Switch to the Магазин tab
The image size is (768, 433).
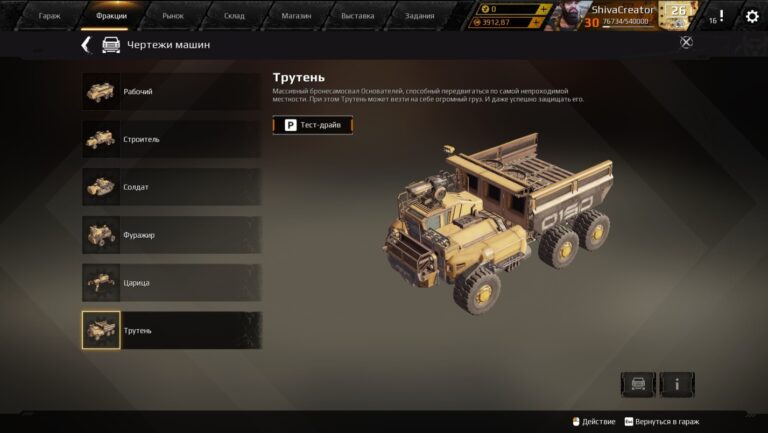click(296, 16)
